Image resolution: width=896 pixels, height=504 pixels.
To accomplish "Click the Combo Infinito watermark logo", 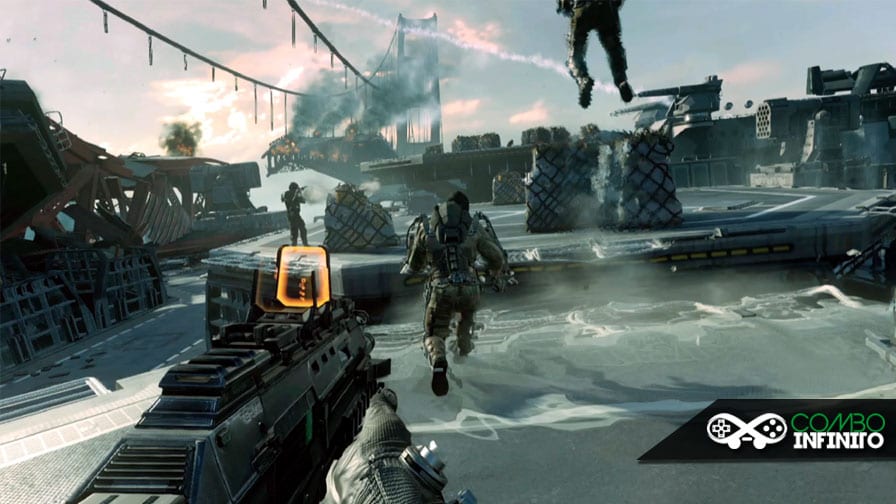I will tap(786, 430).
